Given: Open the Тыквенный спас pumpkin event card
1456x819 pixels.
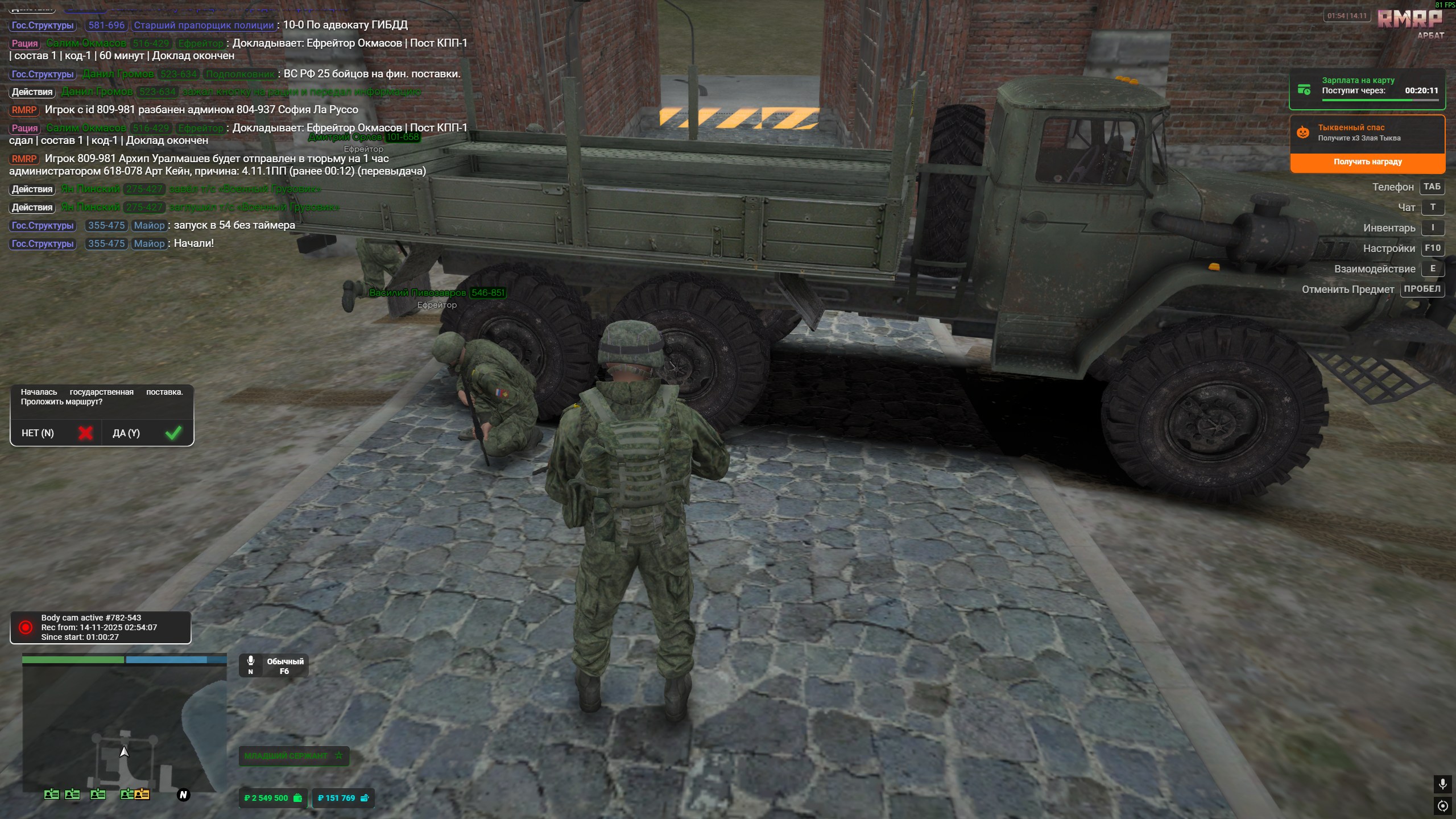Looking at the screenshot, I should 1367,133.
